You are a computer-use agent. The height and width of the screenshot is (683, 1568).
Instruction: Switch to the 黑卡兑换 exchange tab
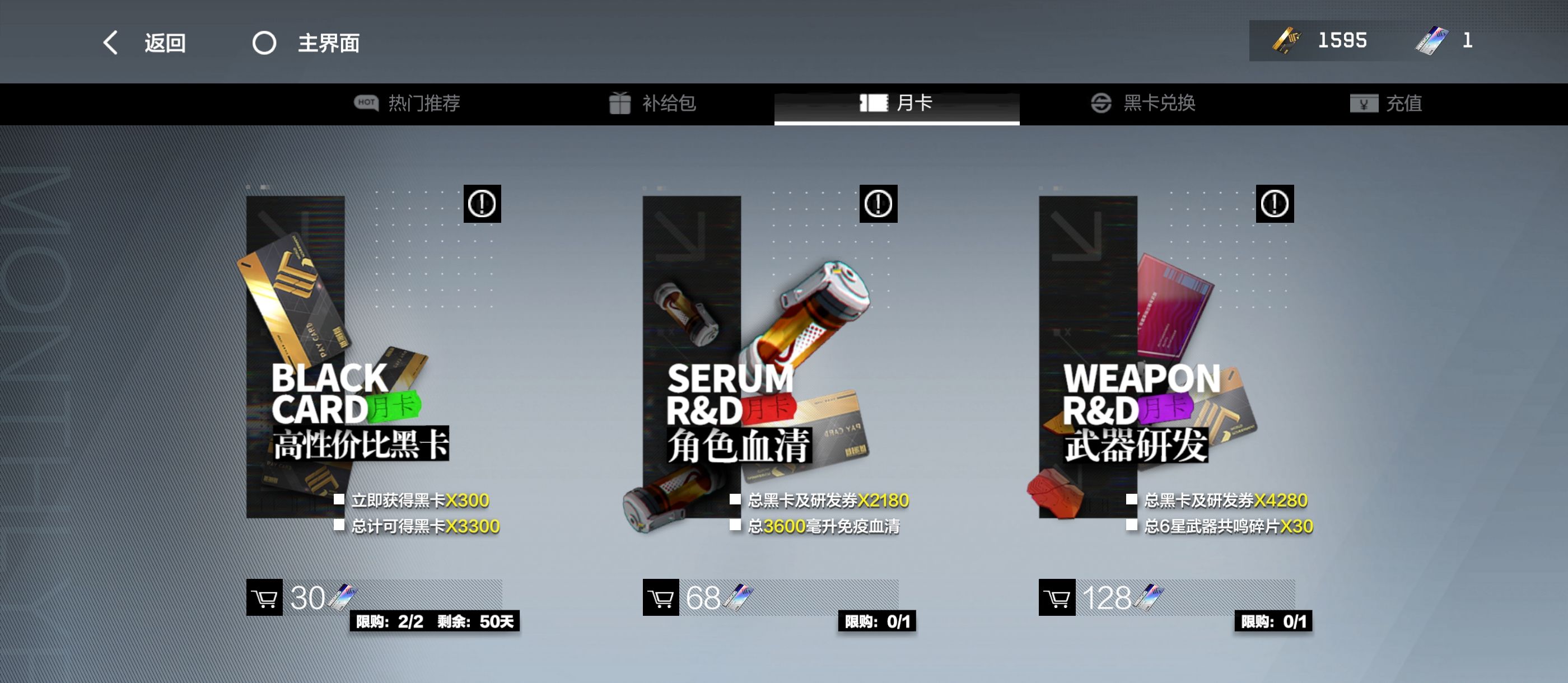tap(1142, 104)
